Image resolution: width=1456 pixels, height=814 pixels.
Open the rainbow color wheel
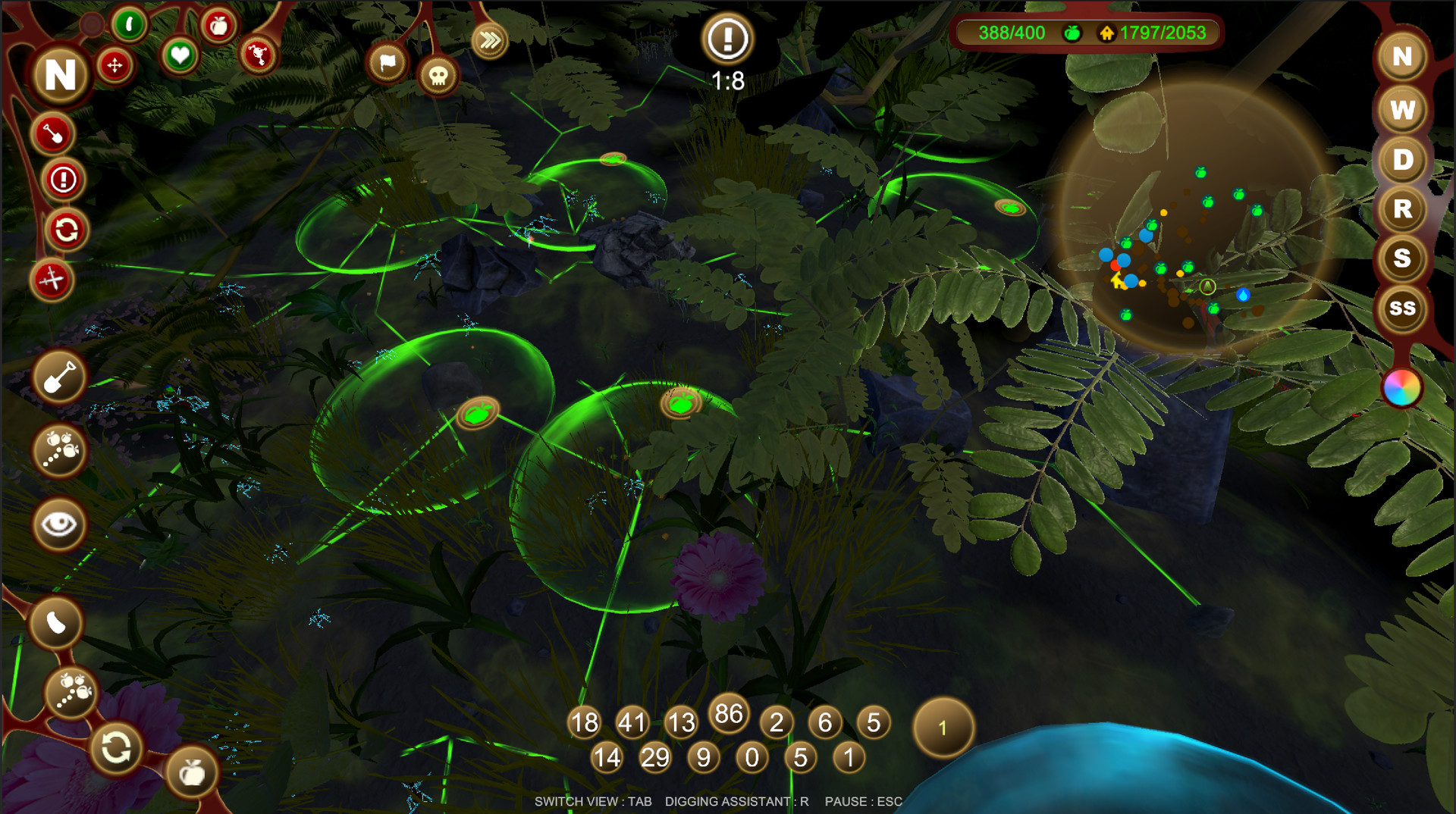pyautogui.click(x=1401, y=388)
